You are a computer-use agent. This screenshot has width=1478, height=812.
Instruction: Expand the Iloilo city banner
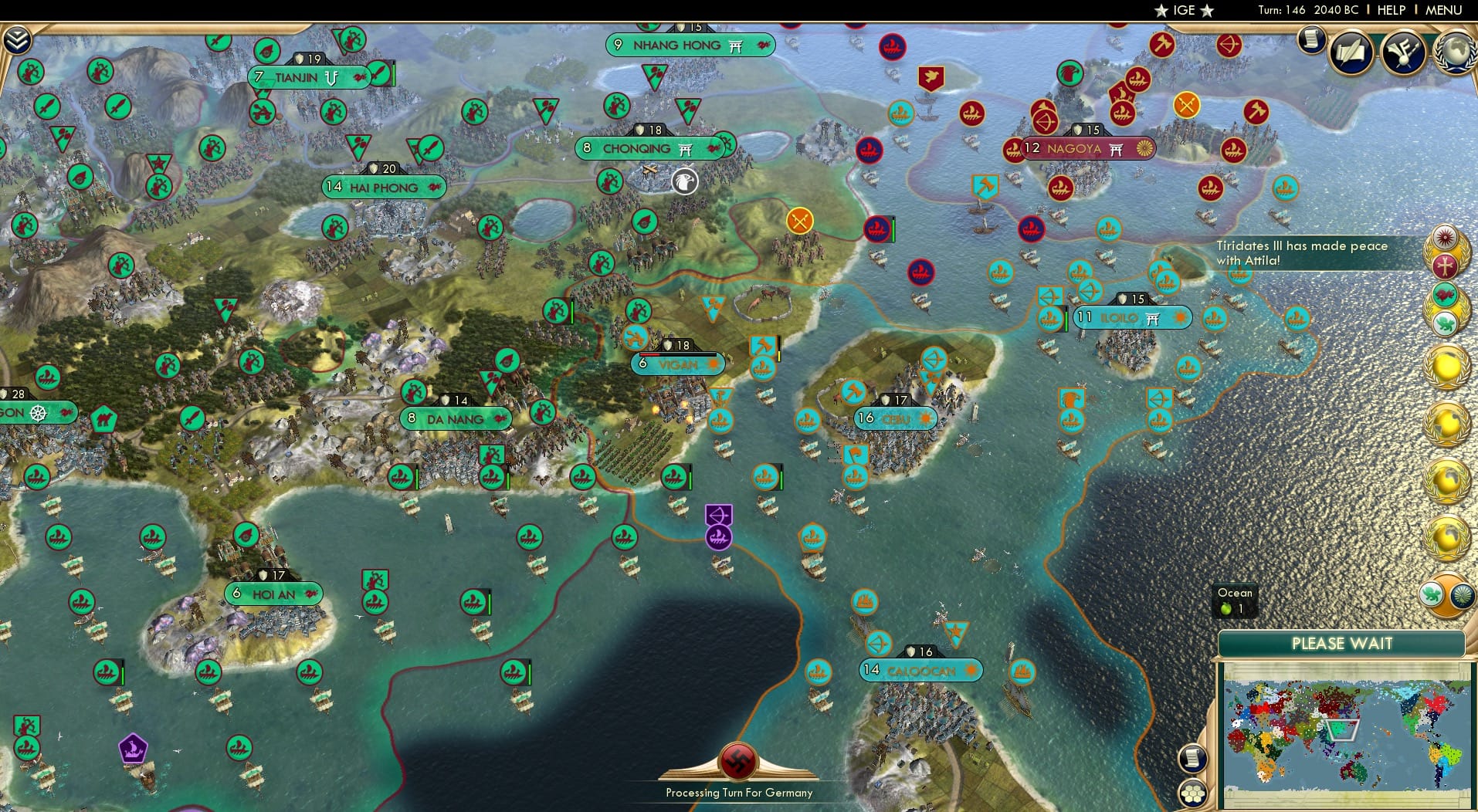click(x=1132, y=317)
